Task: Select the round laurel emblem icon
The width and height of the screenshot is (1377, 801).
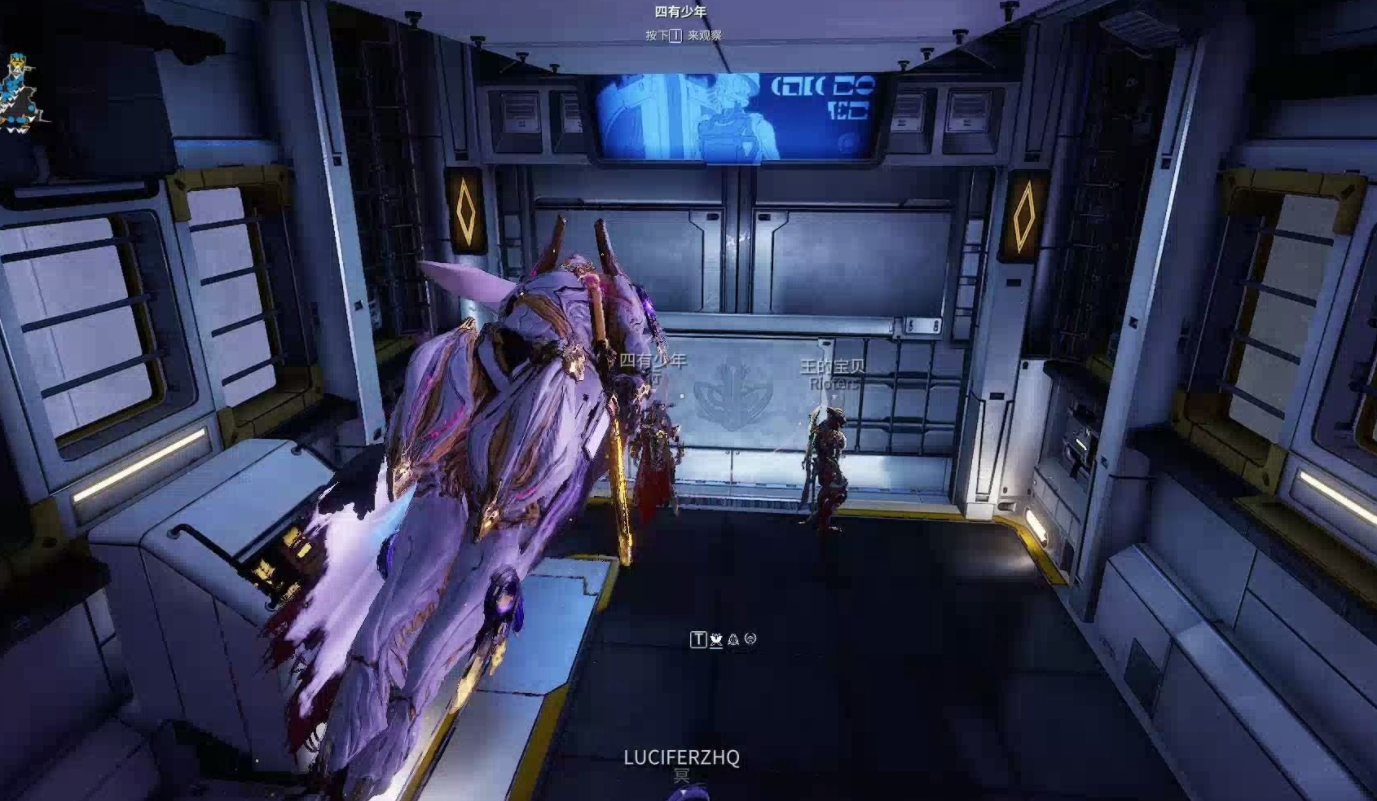Action: pyautogui.click(x=750, y=639)
